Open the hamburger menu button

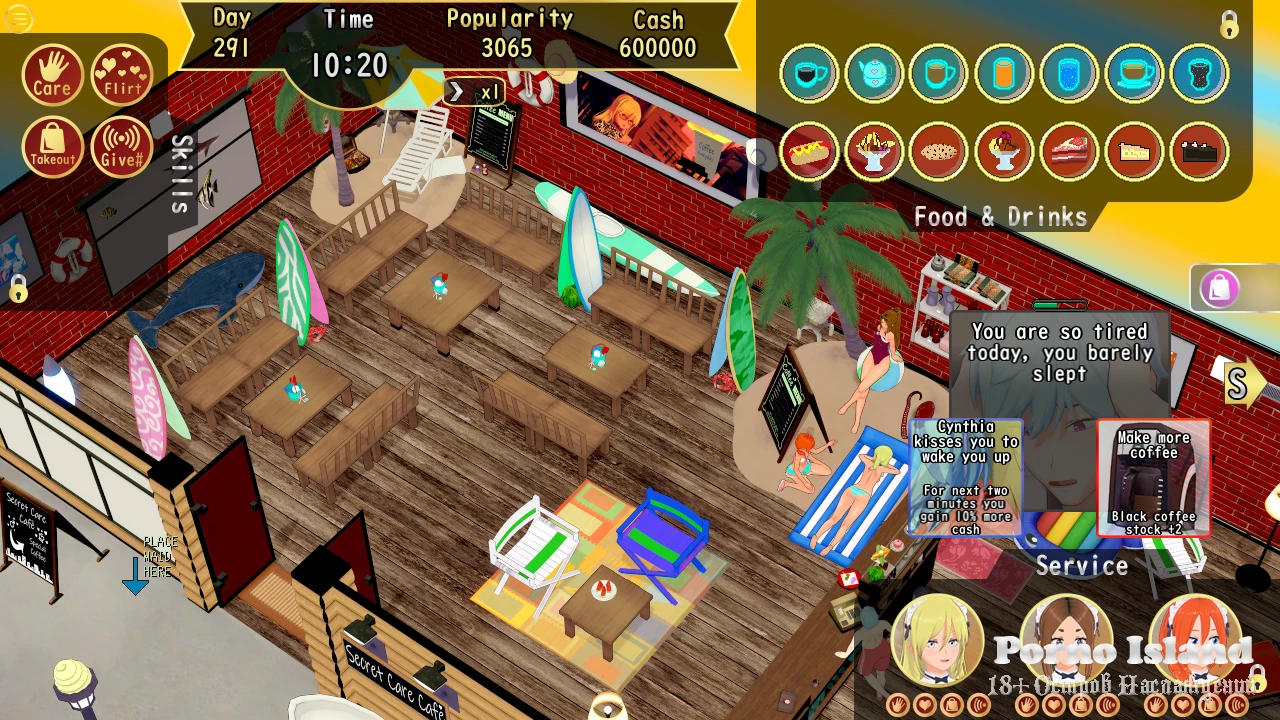pos(18,18)
